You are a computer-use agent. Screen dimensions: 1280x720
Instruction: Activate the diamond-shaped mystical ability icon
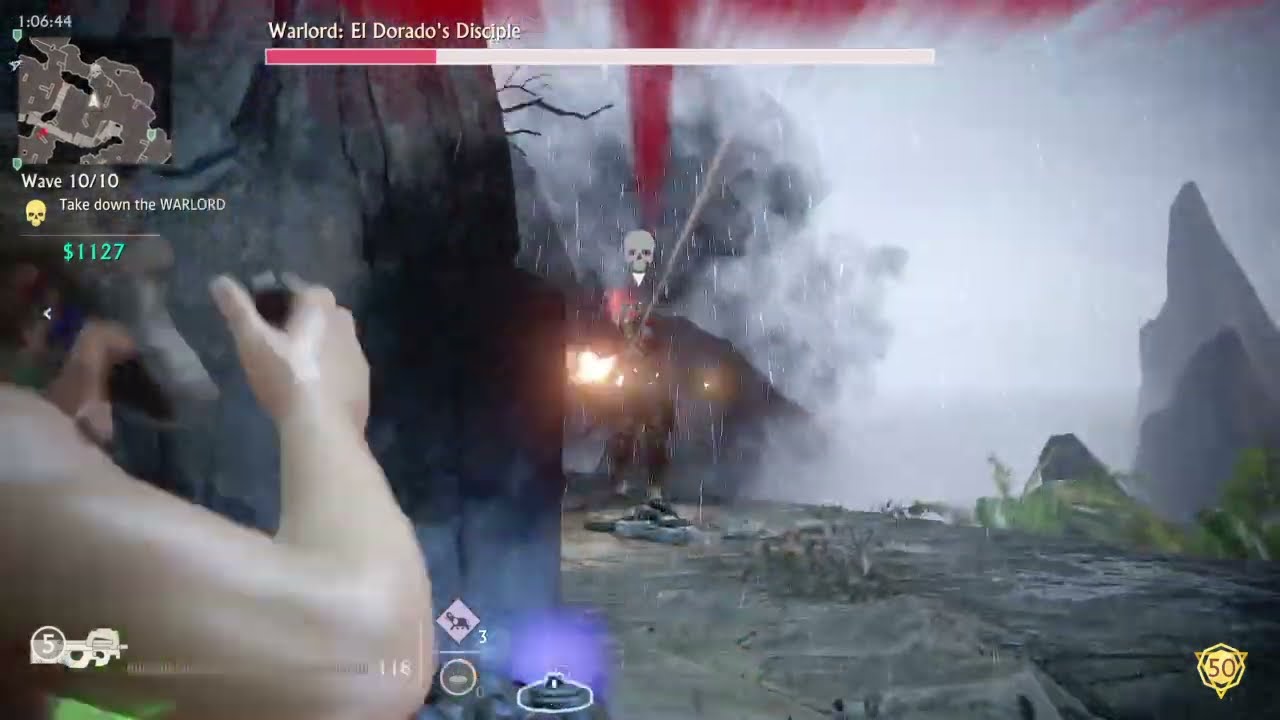tap(457, 622)
